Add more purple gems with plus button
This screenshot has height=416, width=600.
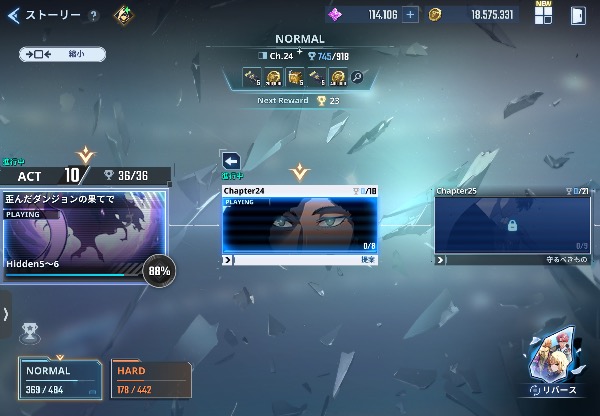coord(410,15)
